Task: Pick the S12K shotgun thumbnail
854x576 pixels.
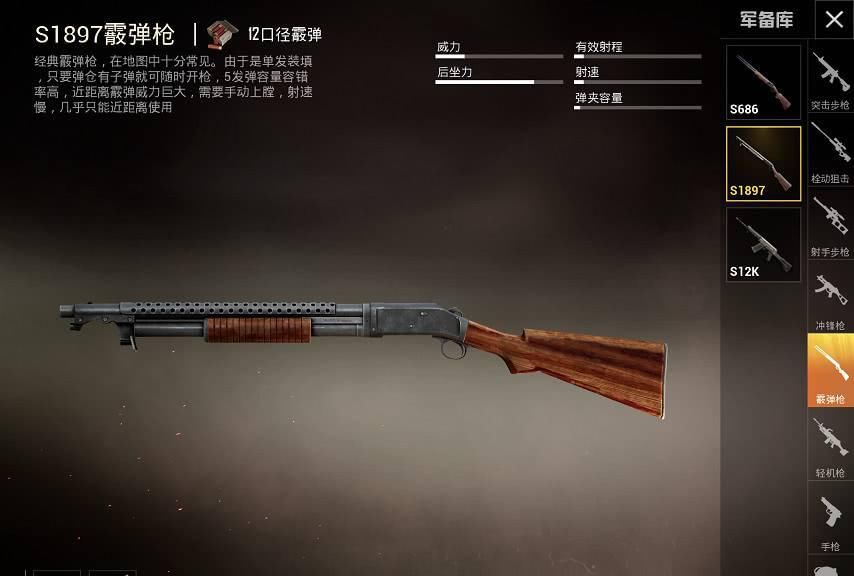Action: (x=763, y=244)
